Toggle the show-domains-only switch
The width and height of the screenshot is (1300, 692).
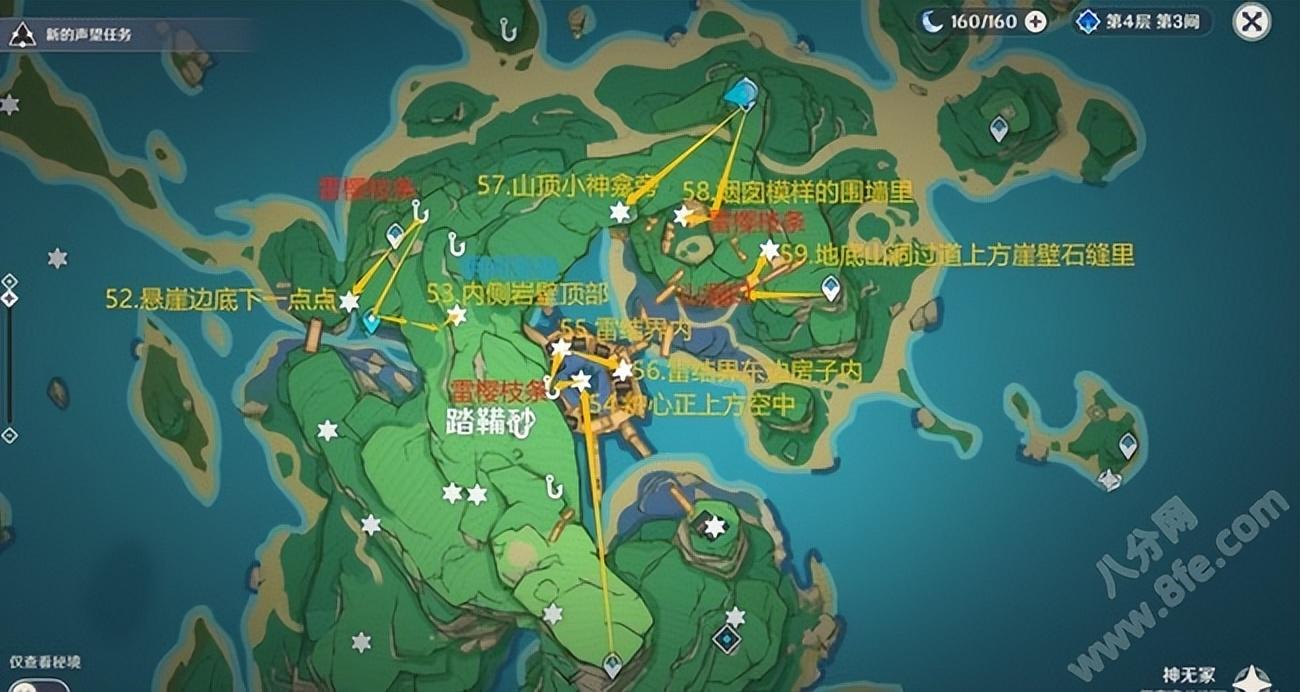[x=38, y=685]
